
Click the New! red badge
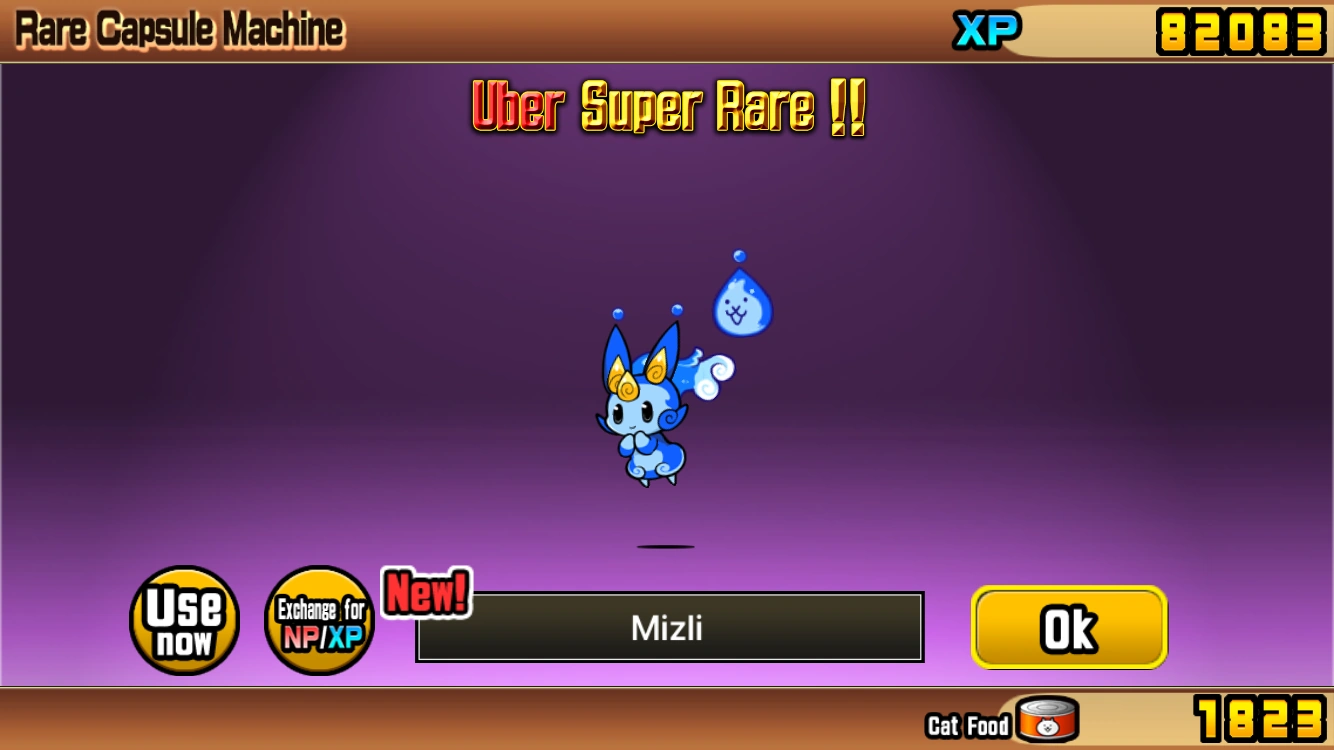424,594
